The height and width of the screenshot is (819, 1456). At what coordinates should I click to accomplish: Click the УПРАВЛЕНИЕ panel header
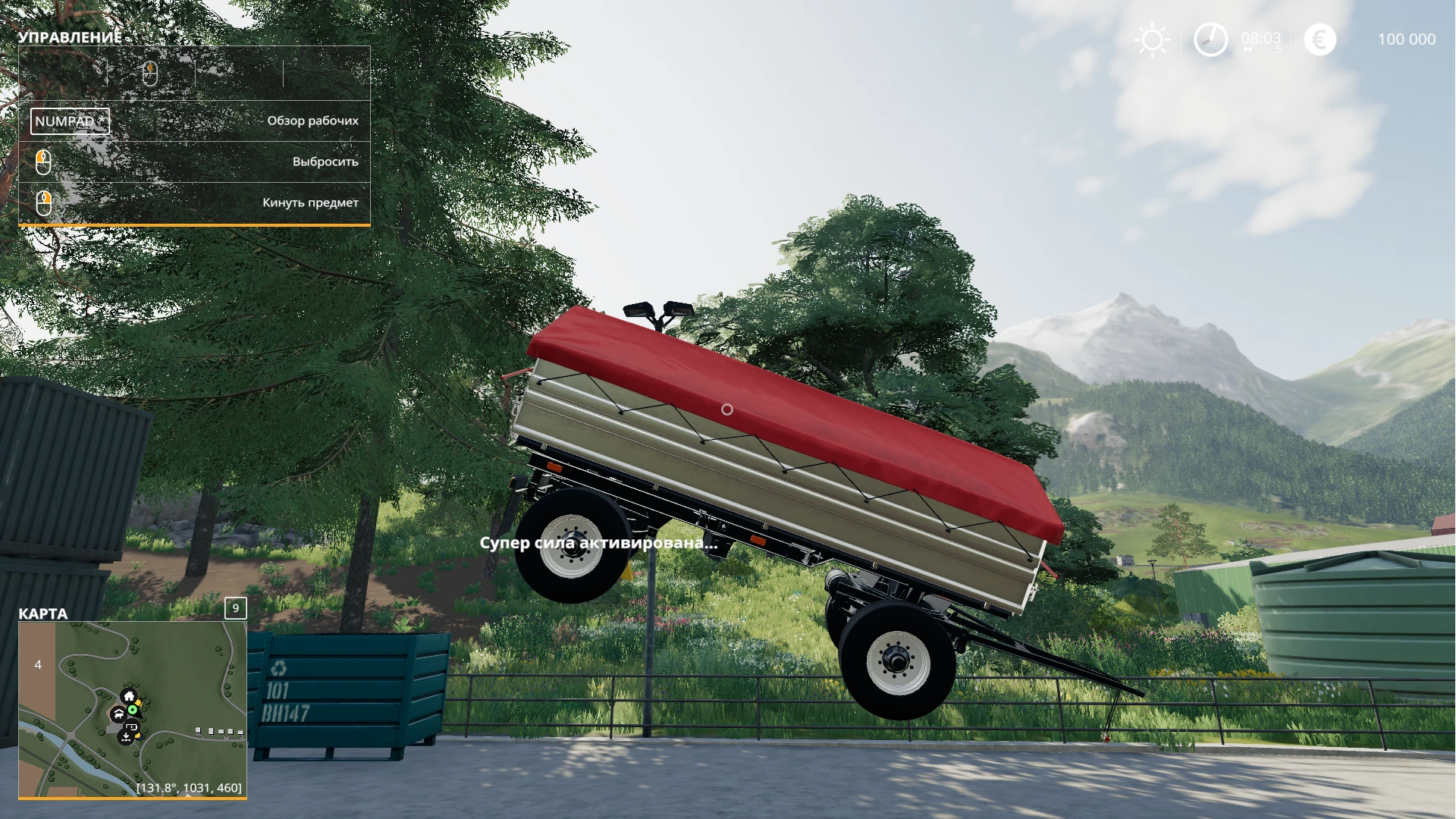[x=71, y=36]
